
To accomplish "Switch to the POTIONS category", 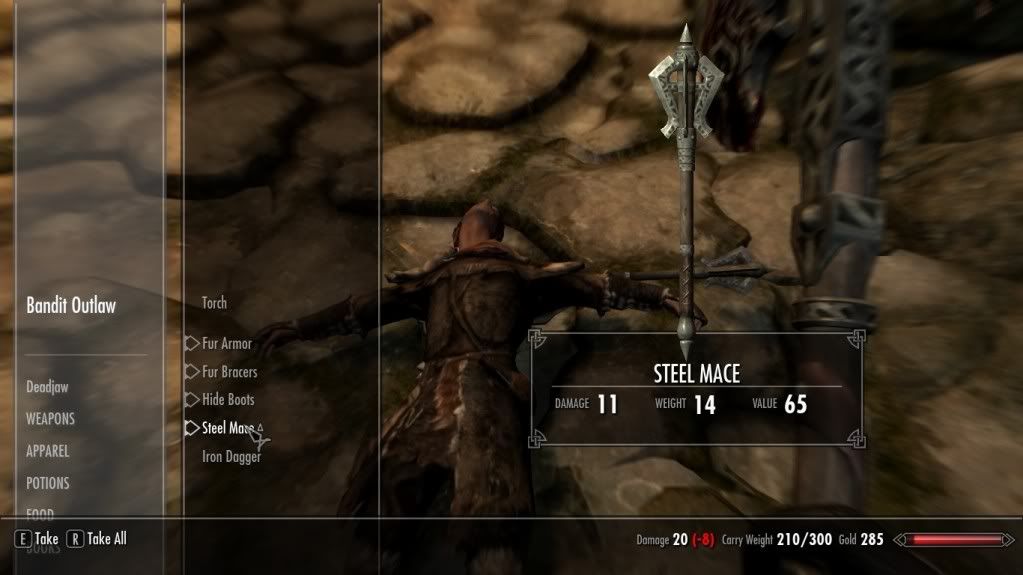I will 48,483.
